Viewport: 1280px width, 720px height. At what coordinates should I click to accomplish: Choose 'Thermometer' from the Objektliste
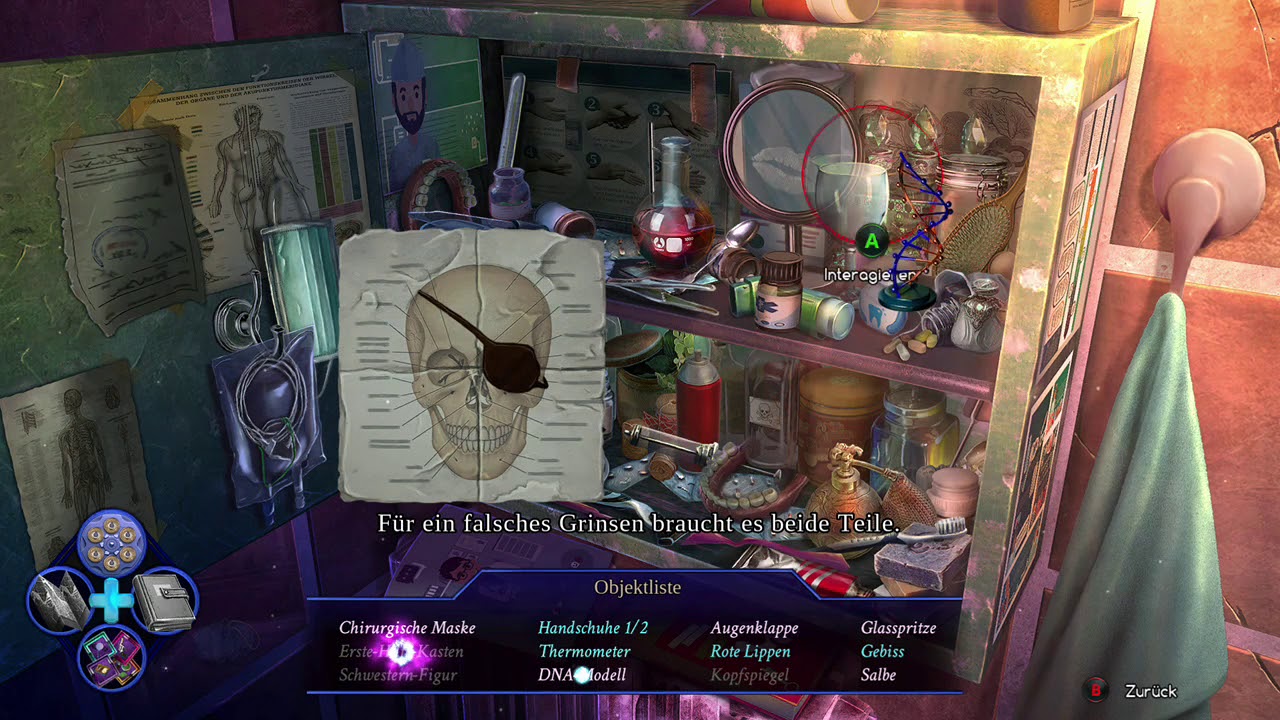(584, 652)
